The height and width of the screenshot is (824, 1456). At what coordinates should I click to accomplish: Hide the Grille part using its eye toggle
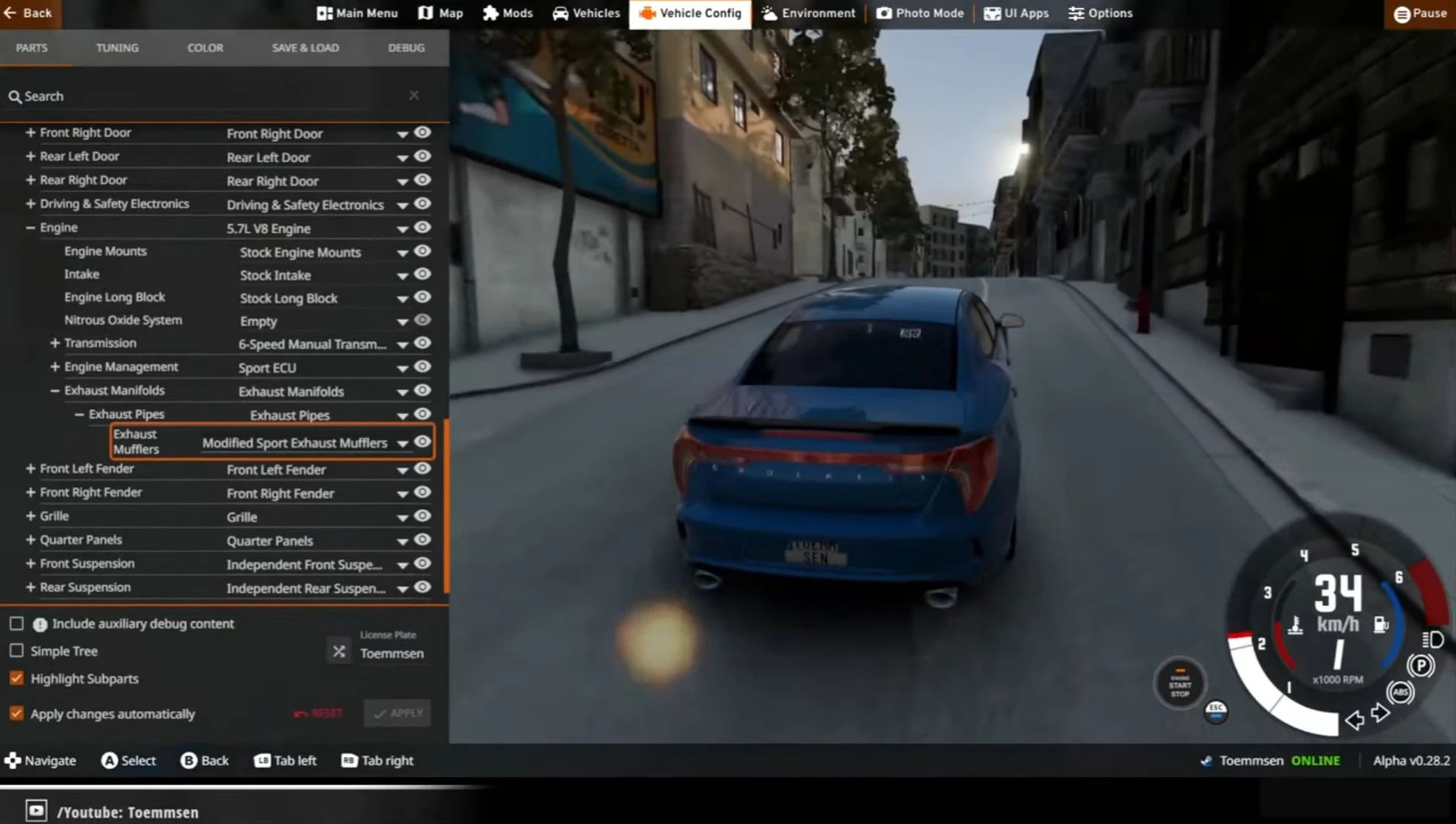point(423,516)
